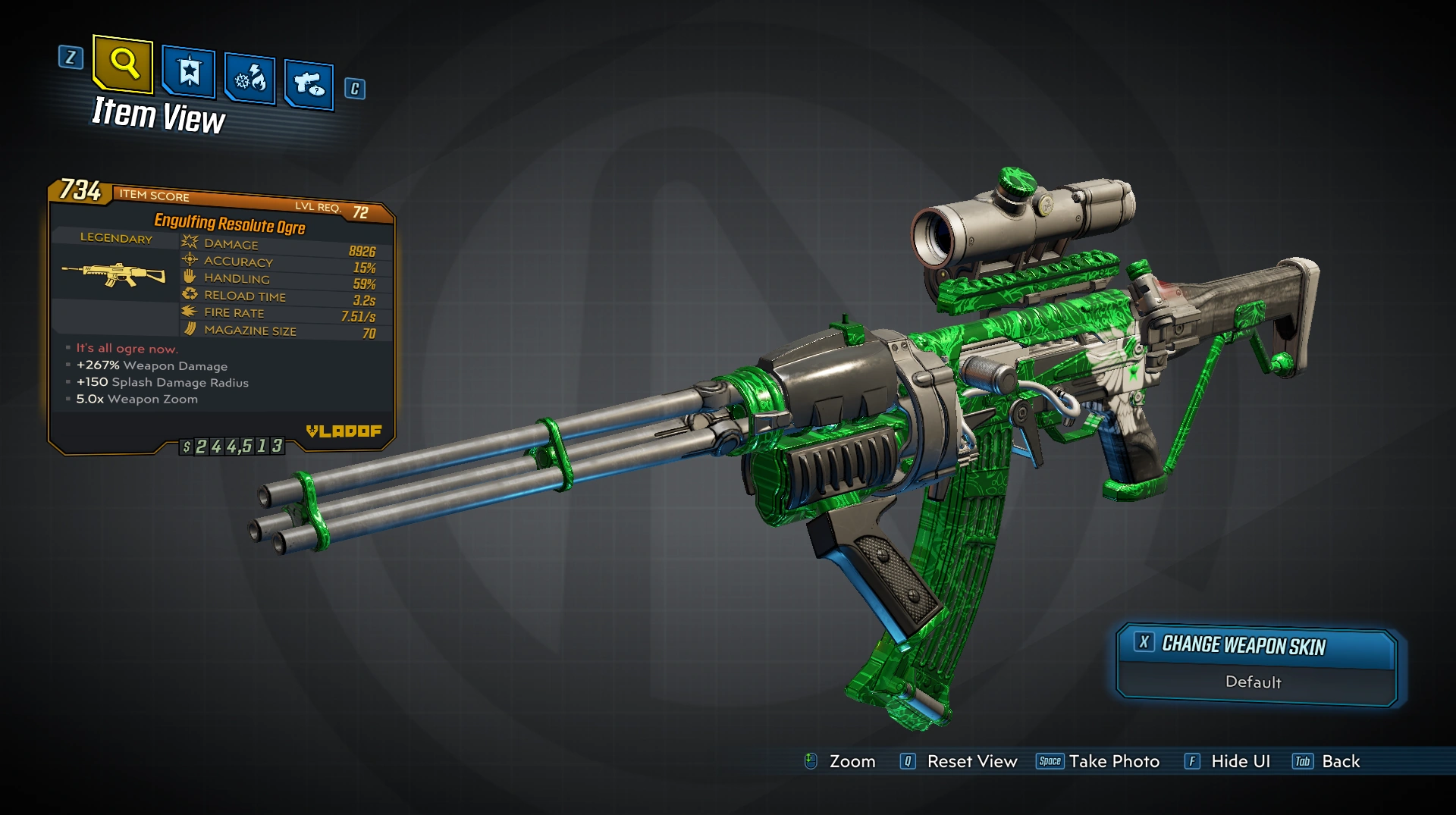Select the Hide UI option
This screenshot has height=815, width=1456.
1228,761
